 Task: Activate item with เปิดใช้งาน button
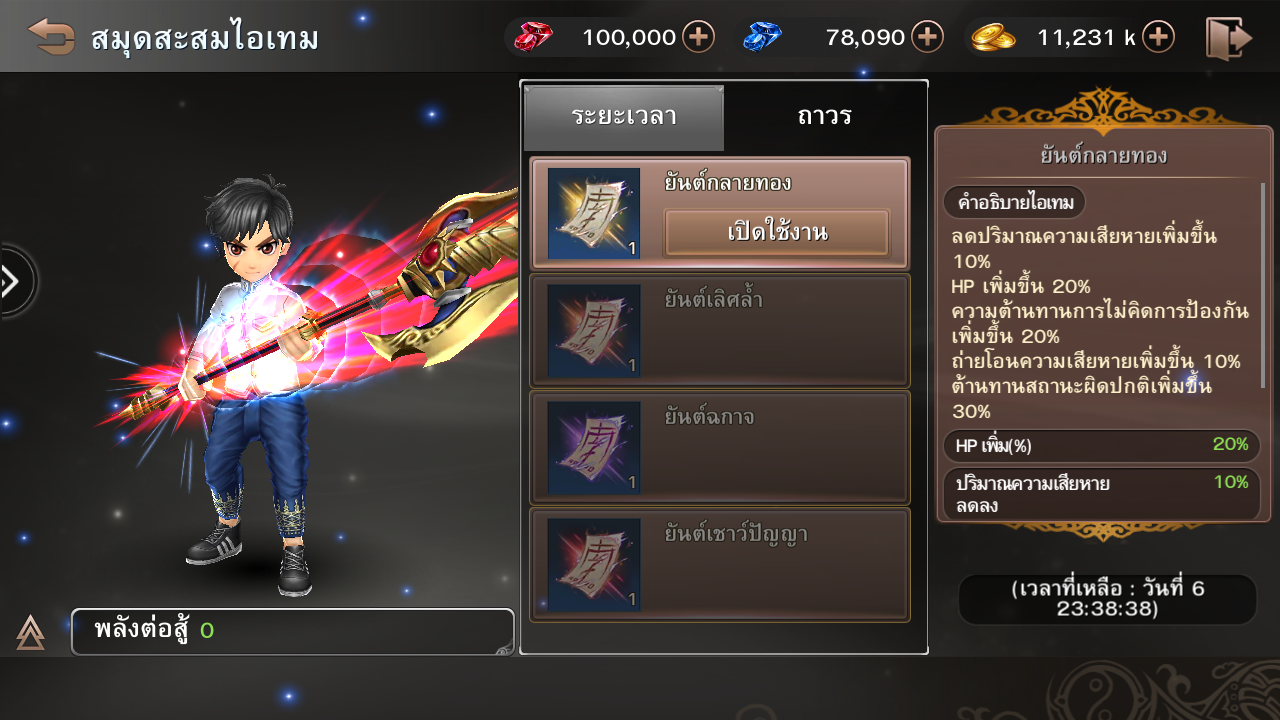777,234
